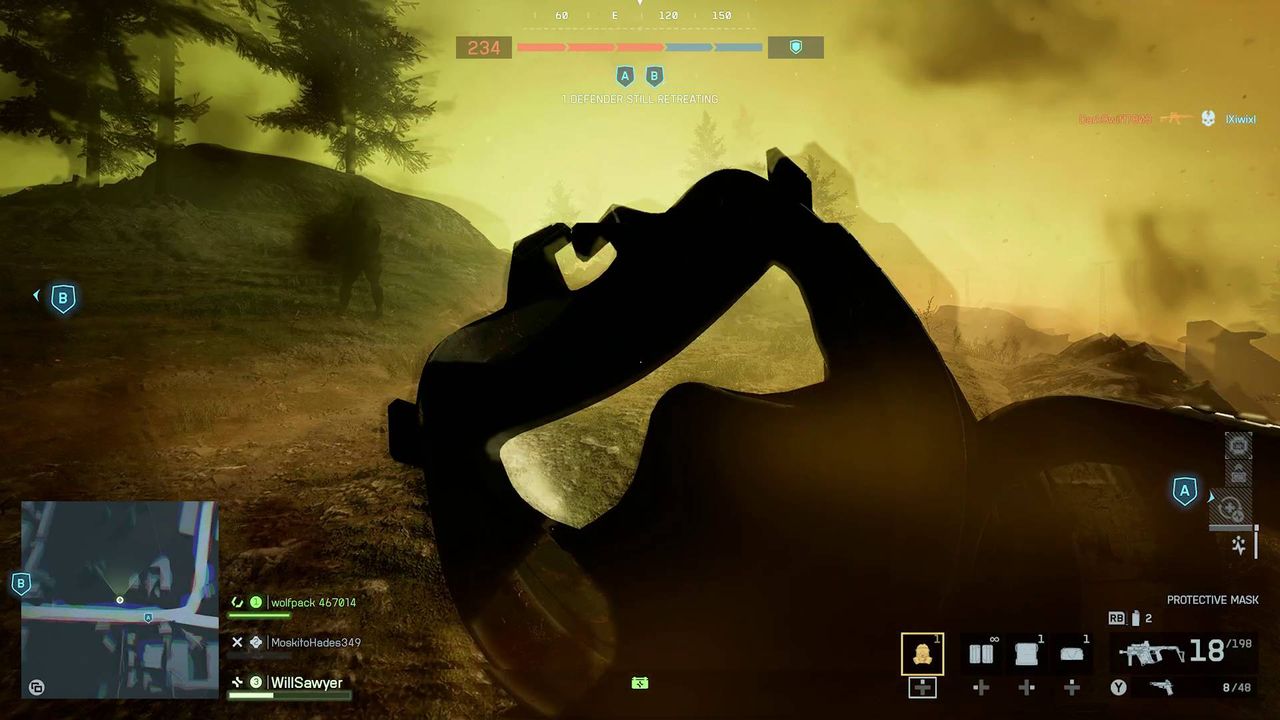The image size is (1280, 720).
Task: Toggle objective A shield marker on right
Action: (x=1185, y=490)
